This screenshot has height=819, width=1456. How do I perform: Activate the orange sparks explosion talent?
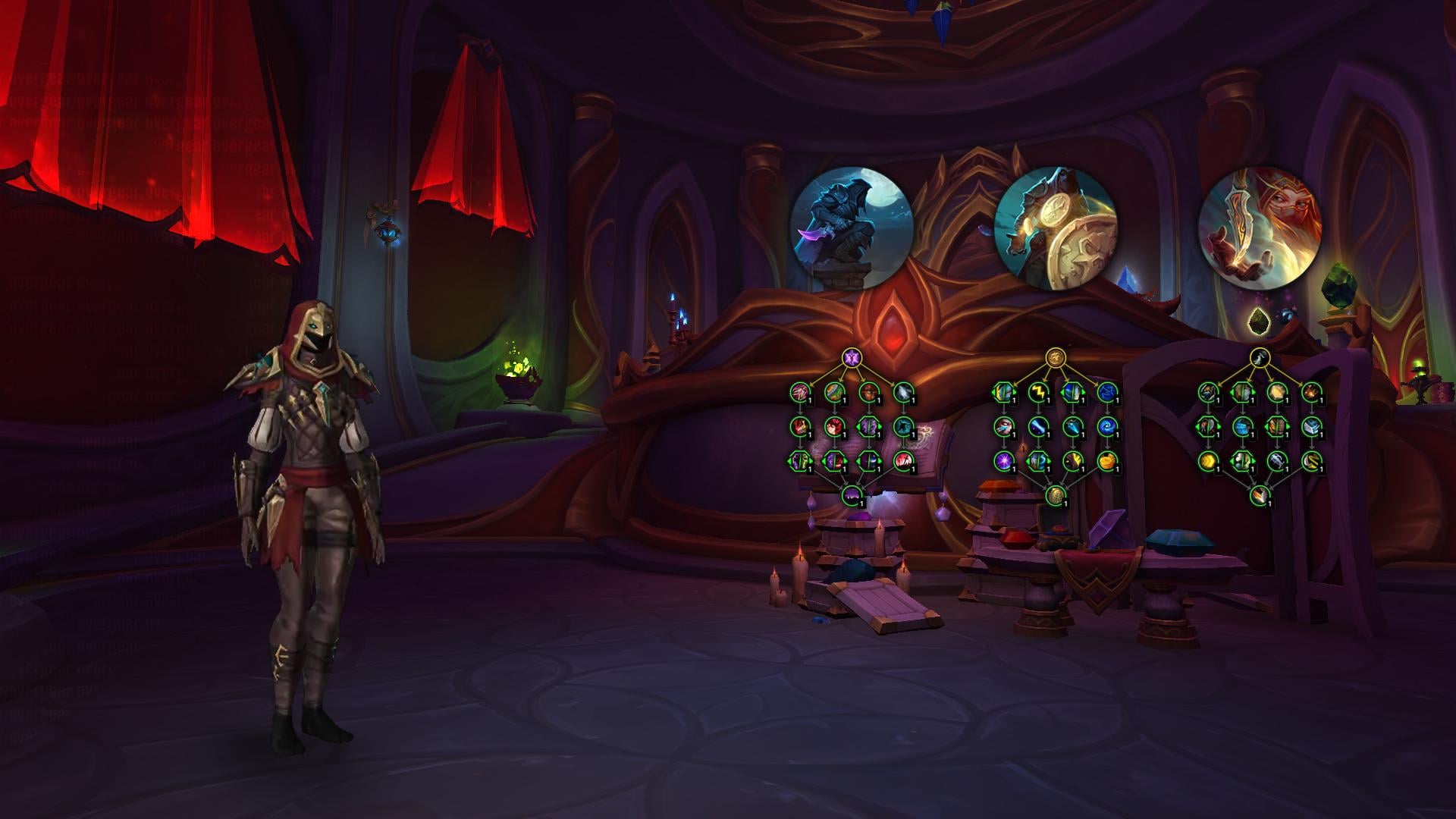[x=1311, y=392]
